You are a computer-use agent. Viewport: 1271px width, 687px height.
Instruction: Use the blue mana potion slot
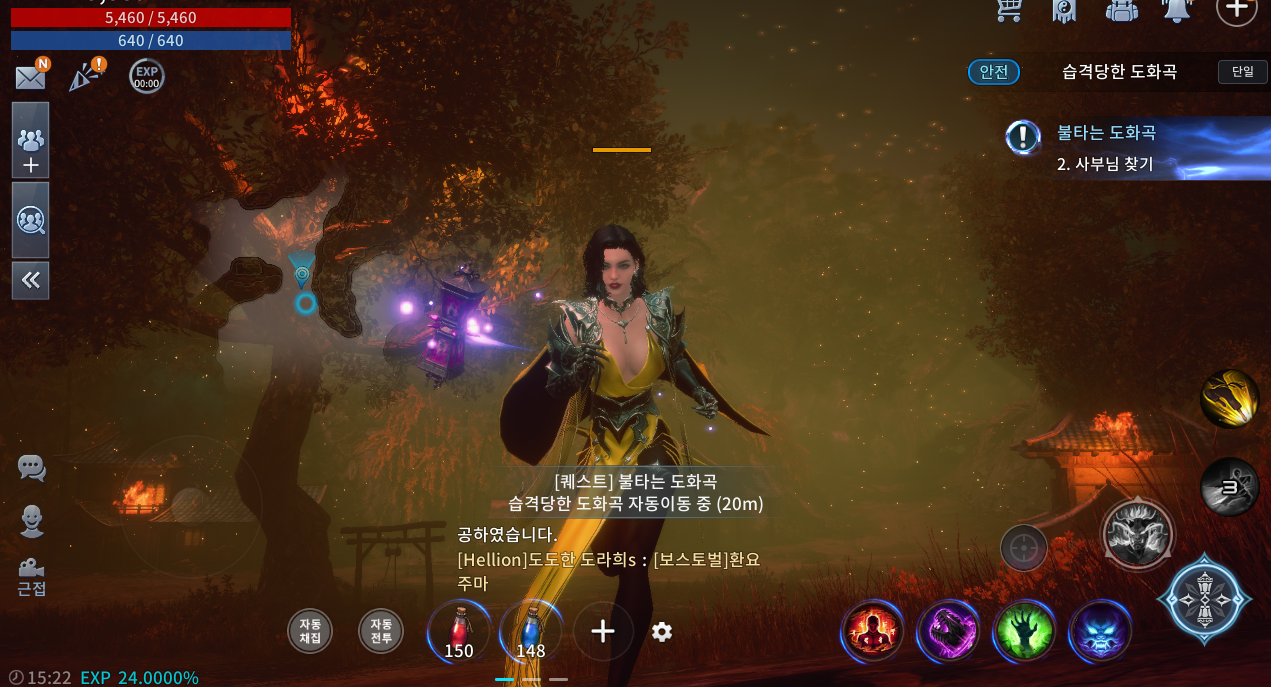coord(531,632)
